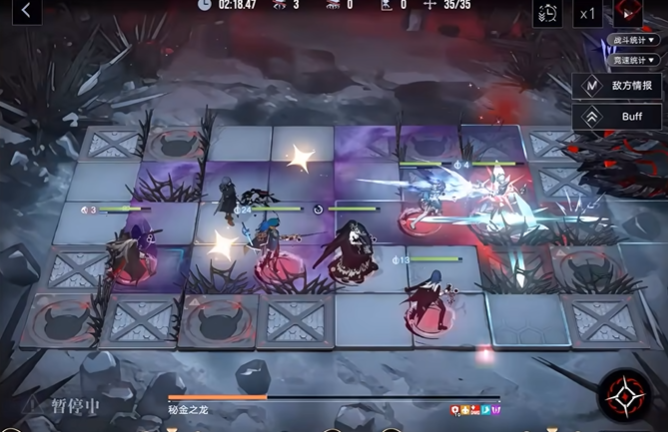Open the 敌方情报 enemy info panel
This screenshot has height=432, width=668.
[618, 86]
